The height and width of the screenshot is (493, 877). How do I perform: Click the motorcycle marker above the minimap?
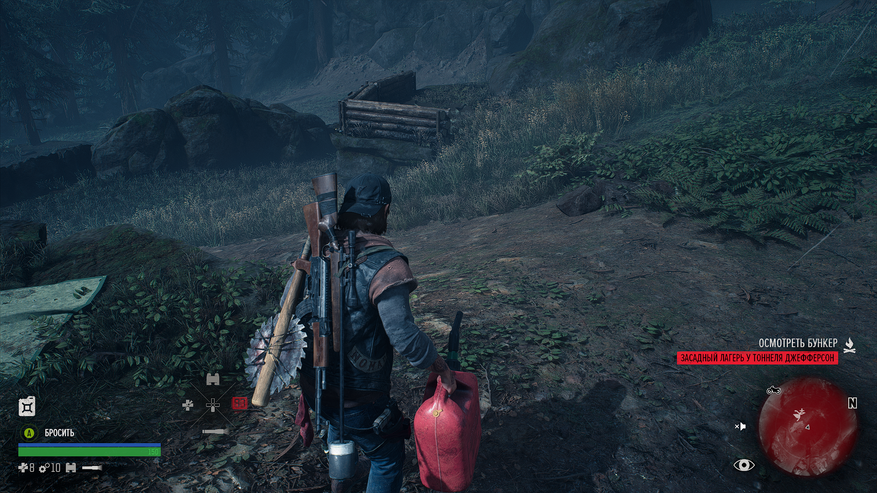(773, 388)
